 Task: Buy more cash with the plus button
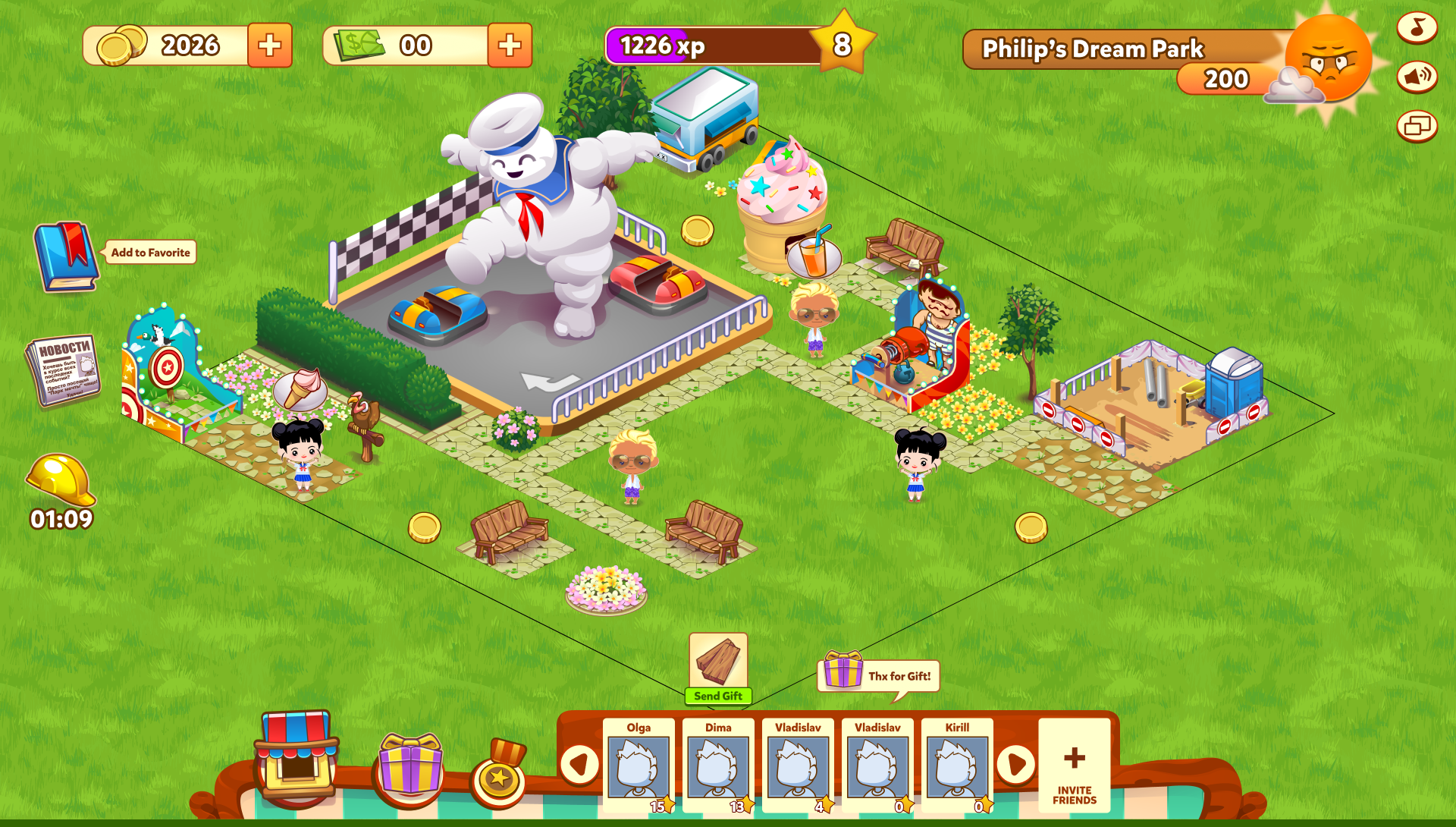tap(510, 46)
